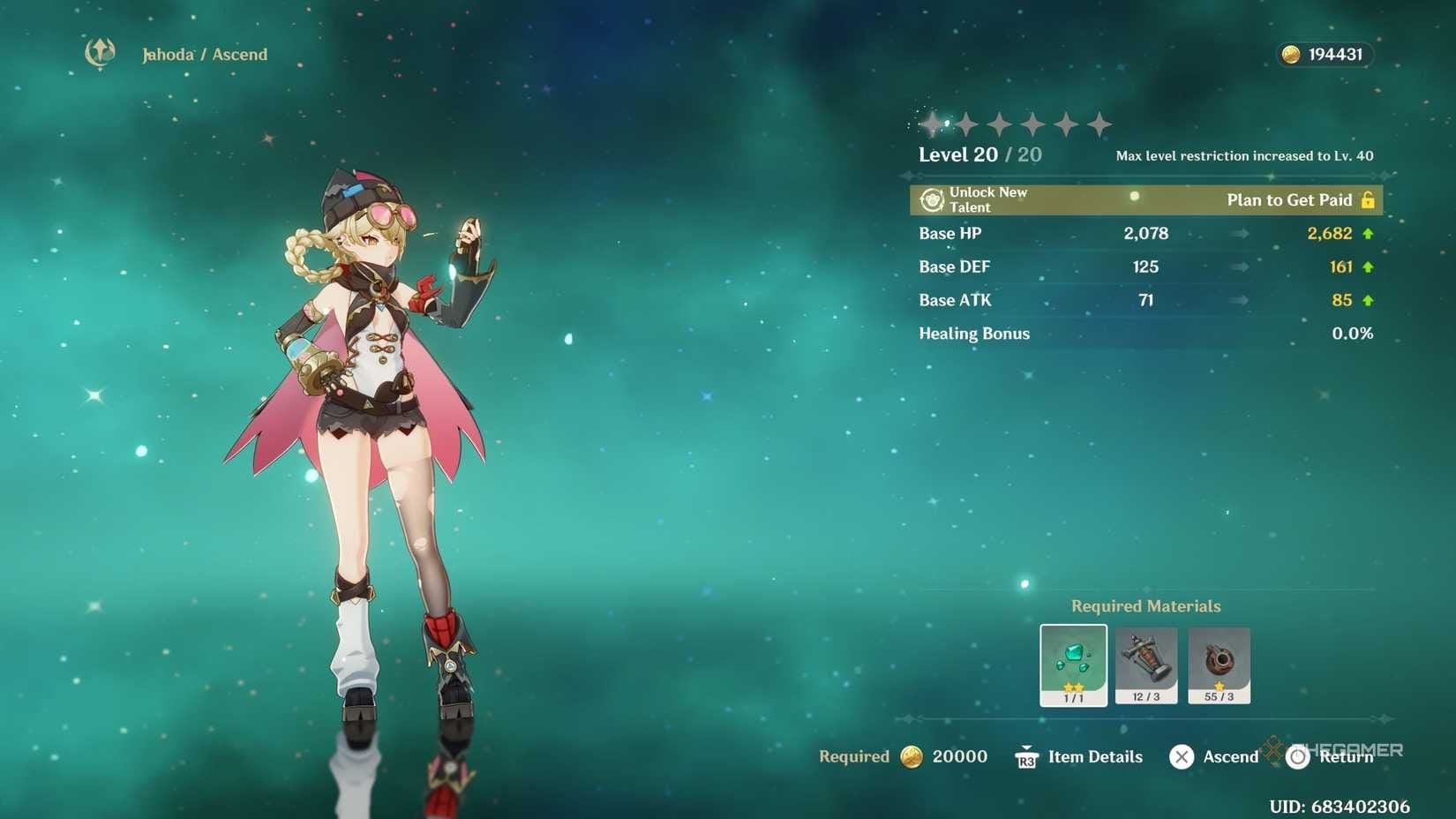
Task: Select the brown round pot material
Action: point(1219,664)
